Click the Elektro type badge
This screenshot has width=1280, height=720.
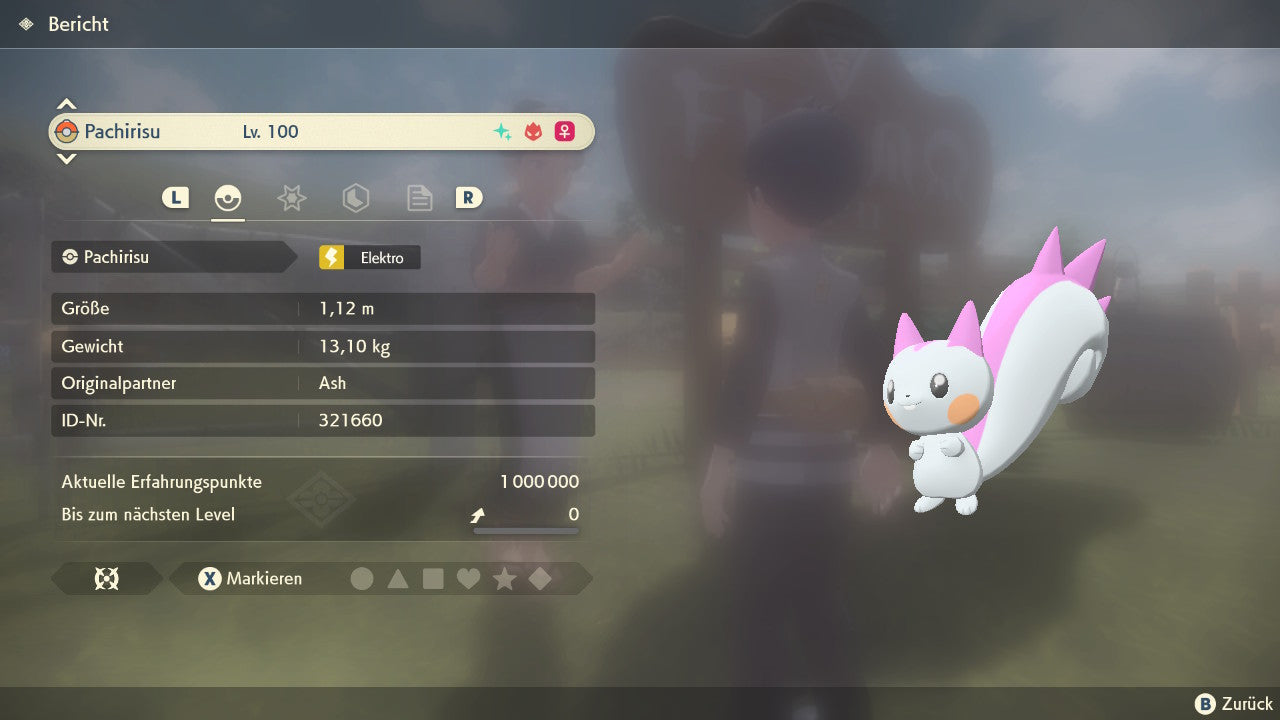[370, 258]
